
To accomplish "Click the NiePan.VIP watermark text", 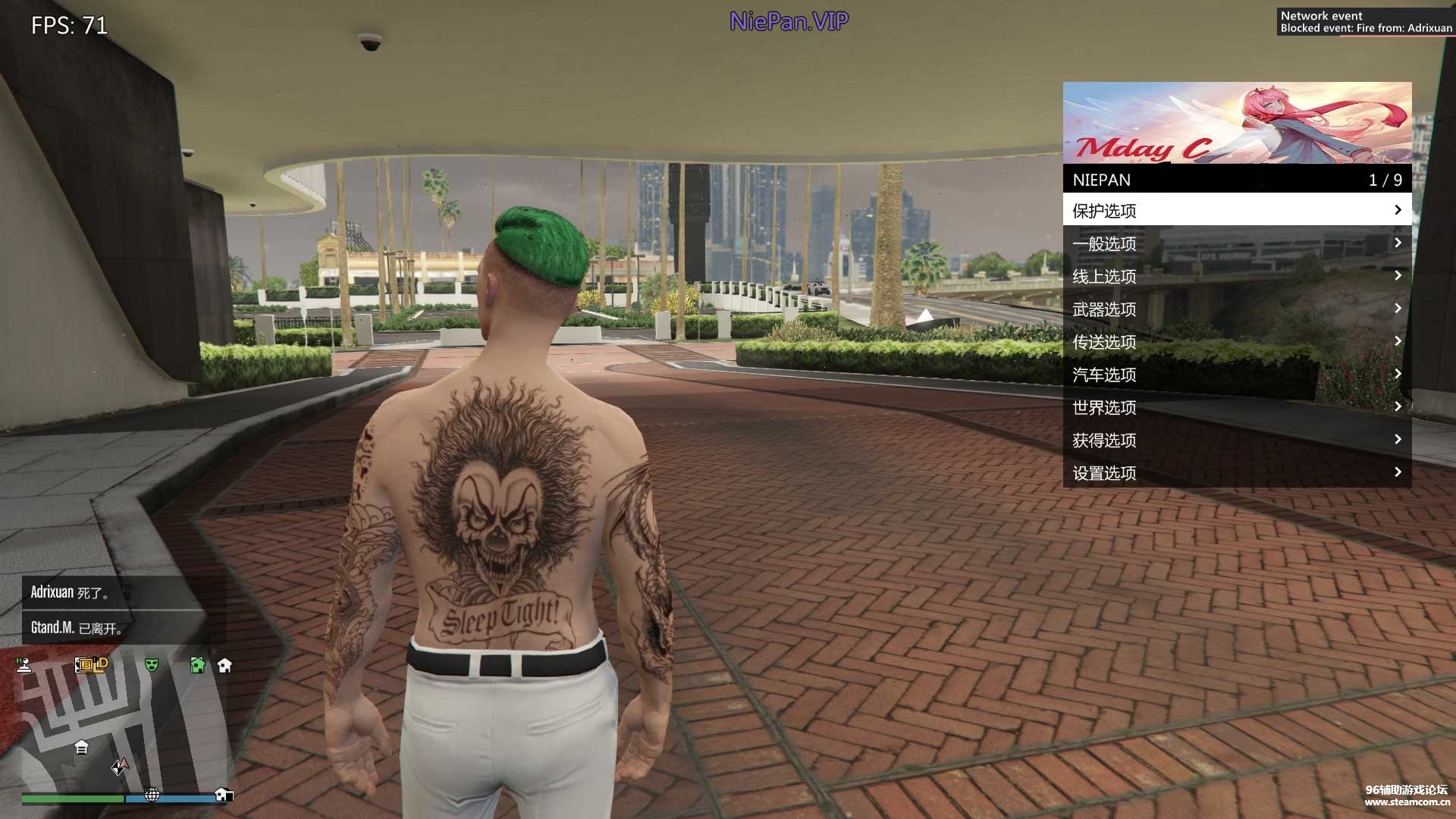I will point(789,21).
